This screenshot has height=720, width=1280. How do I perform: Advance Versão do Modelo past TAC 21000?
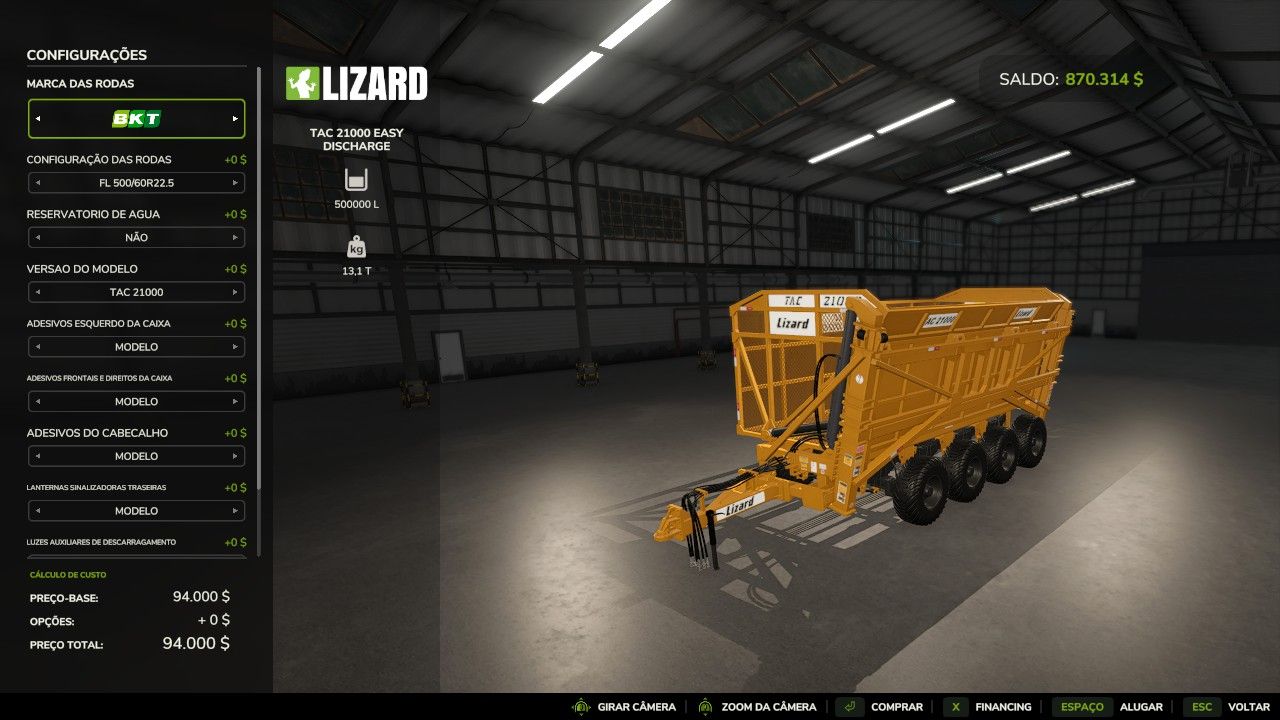(236, 292)
